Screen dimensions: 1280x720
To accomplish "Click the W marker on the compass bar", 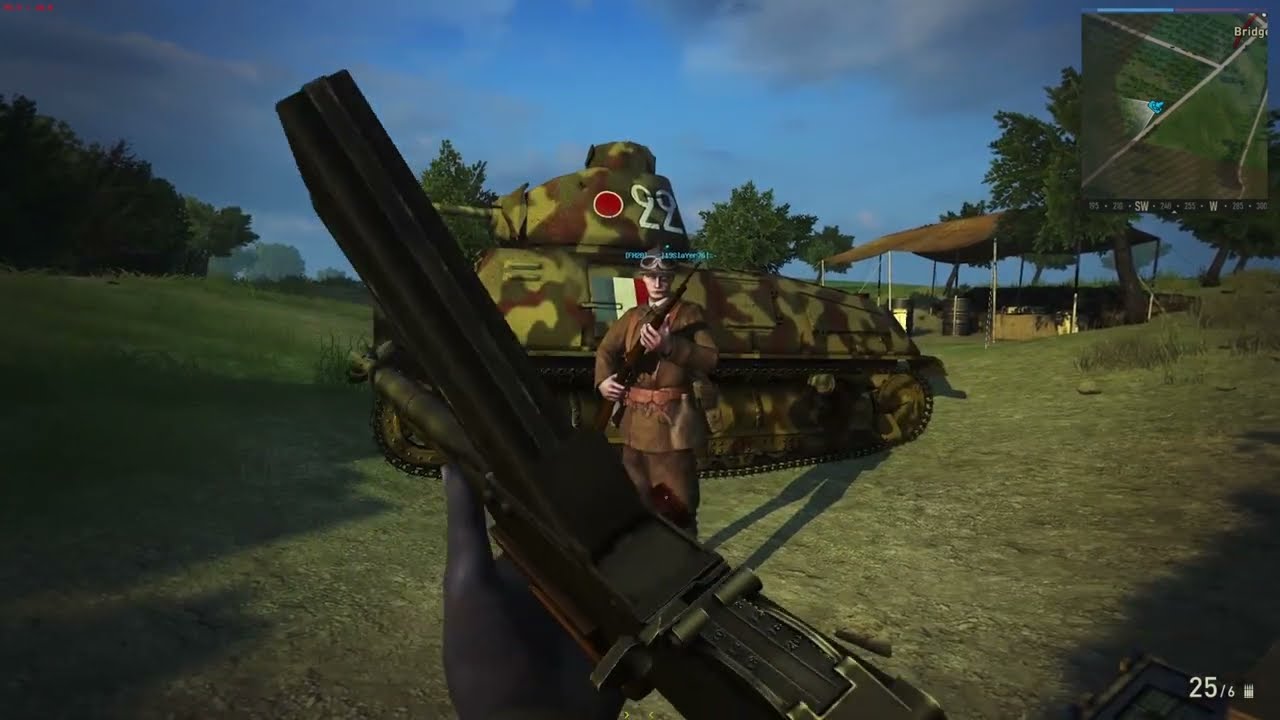I will [1213, 203].
